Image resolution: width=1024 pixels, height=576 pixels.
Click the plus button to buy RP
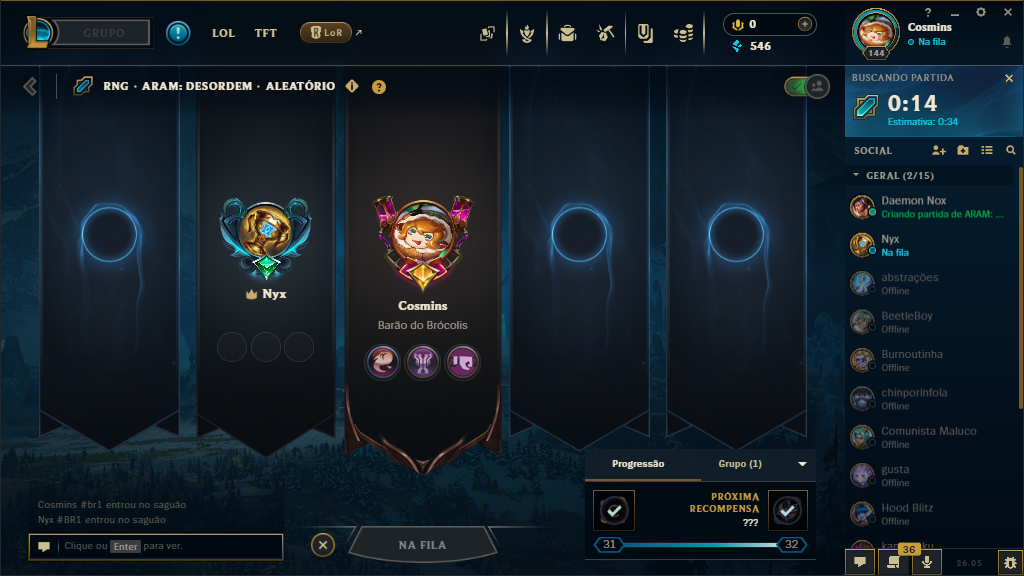point(805,24)
